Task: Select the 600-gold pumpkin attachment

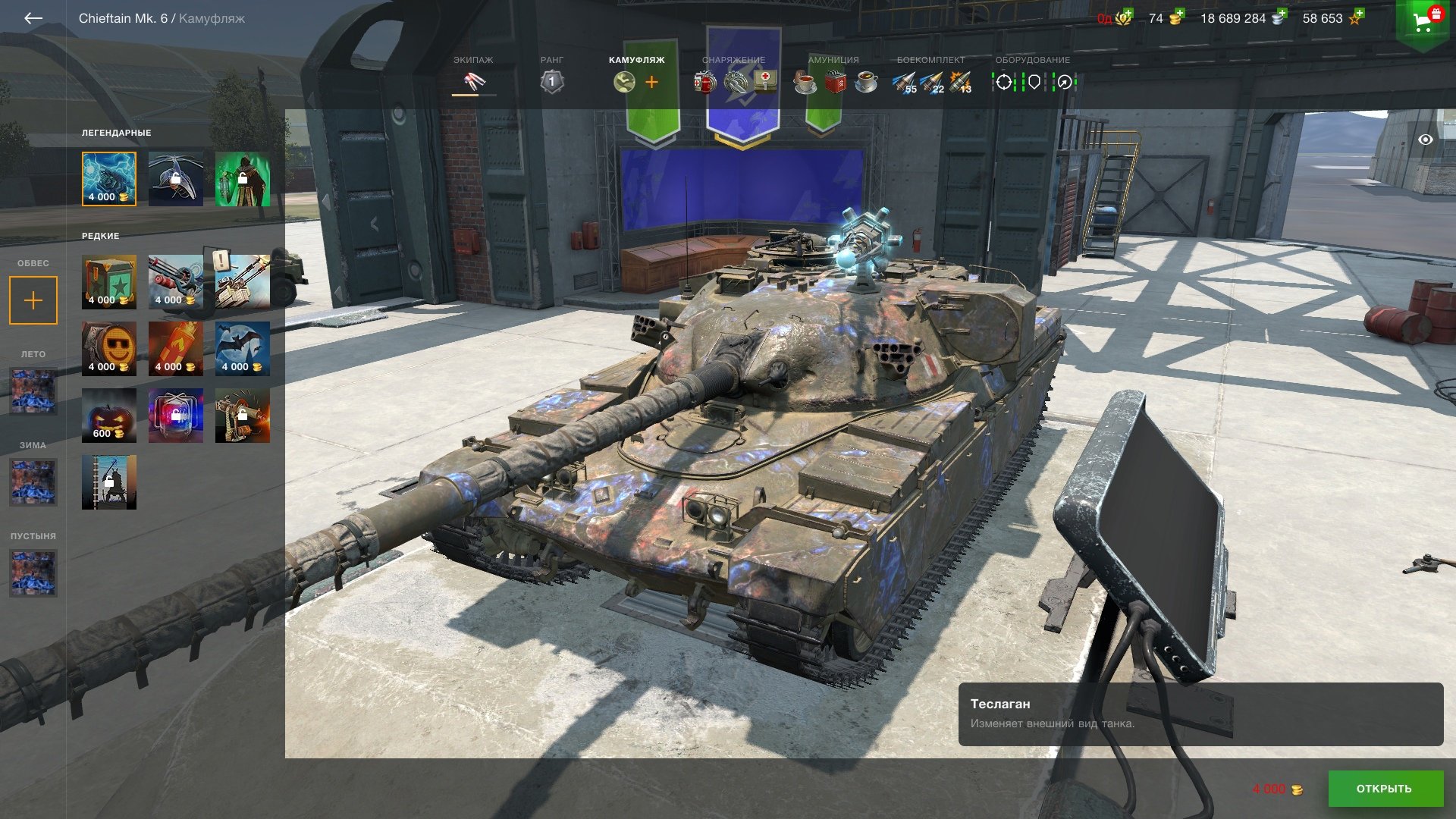Action: tap(109, 415)
